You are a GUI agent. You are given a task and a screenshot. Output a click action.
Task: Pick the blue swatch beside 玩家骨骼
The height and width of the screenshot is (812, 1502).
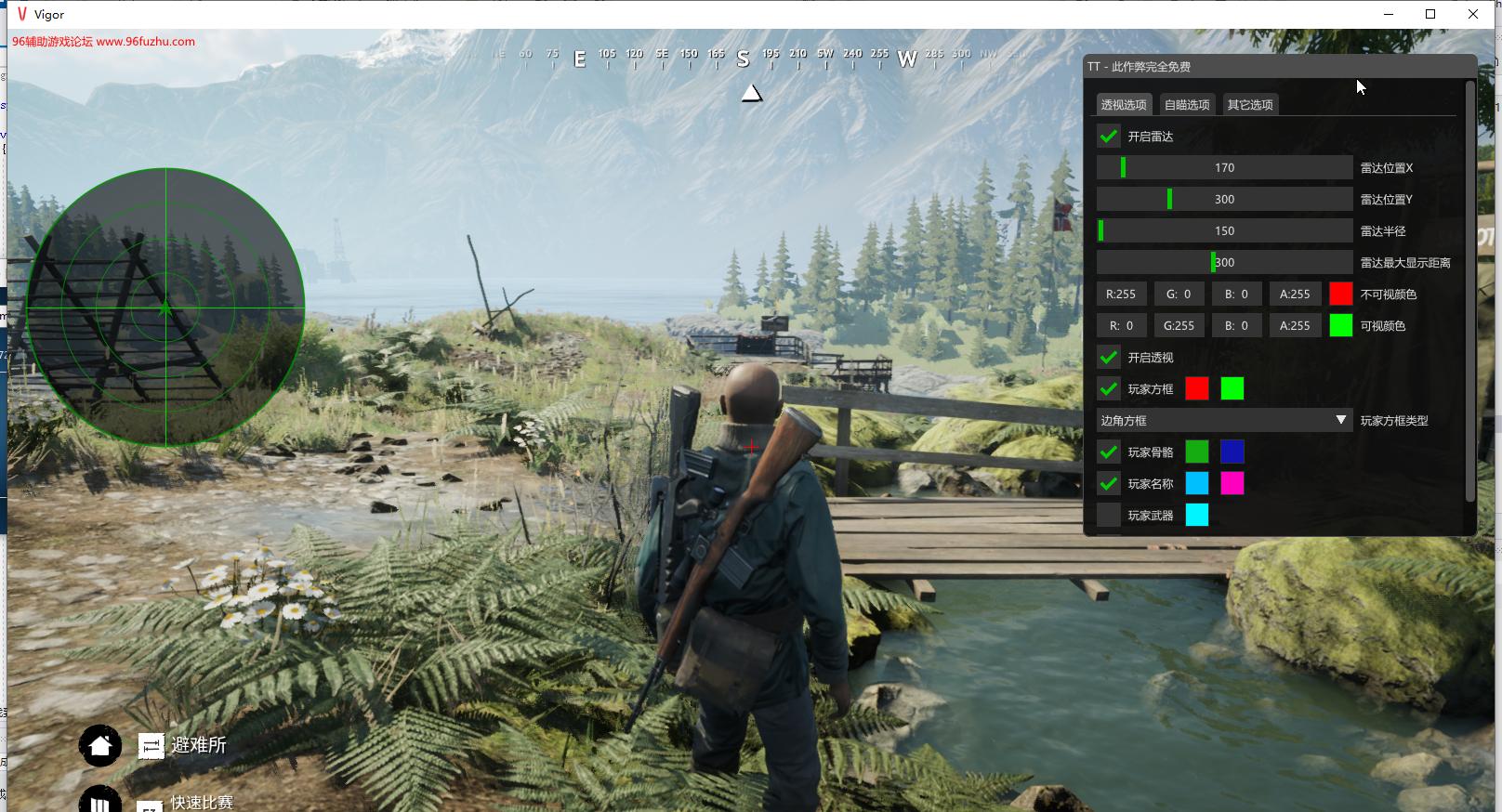pos(1232,452)
